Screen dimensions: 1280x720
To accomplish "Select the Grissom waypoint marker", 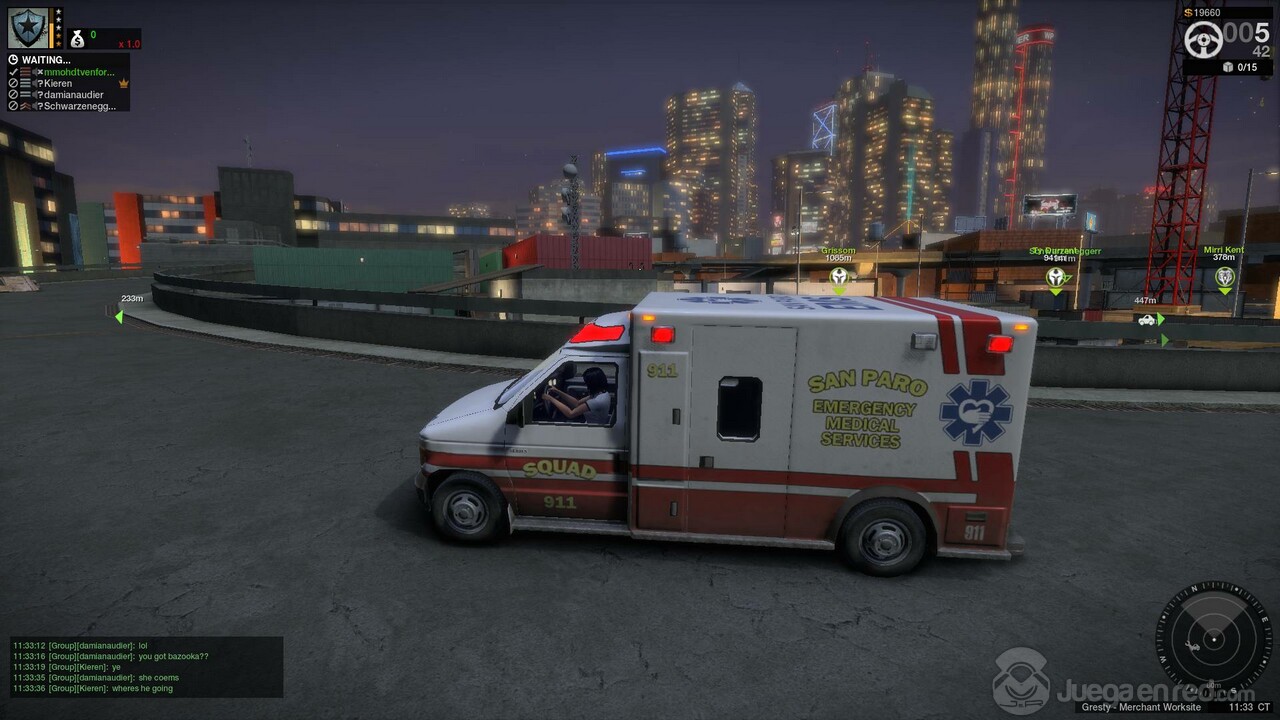I will [838, 276].
